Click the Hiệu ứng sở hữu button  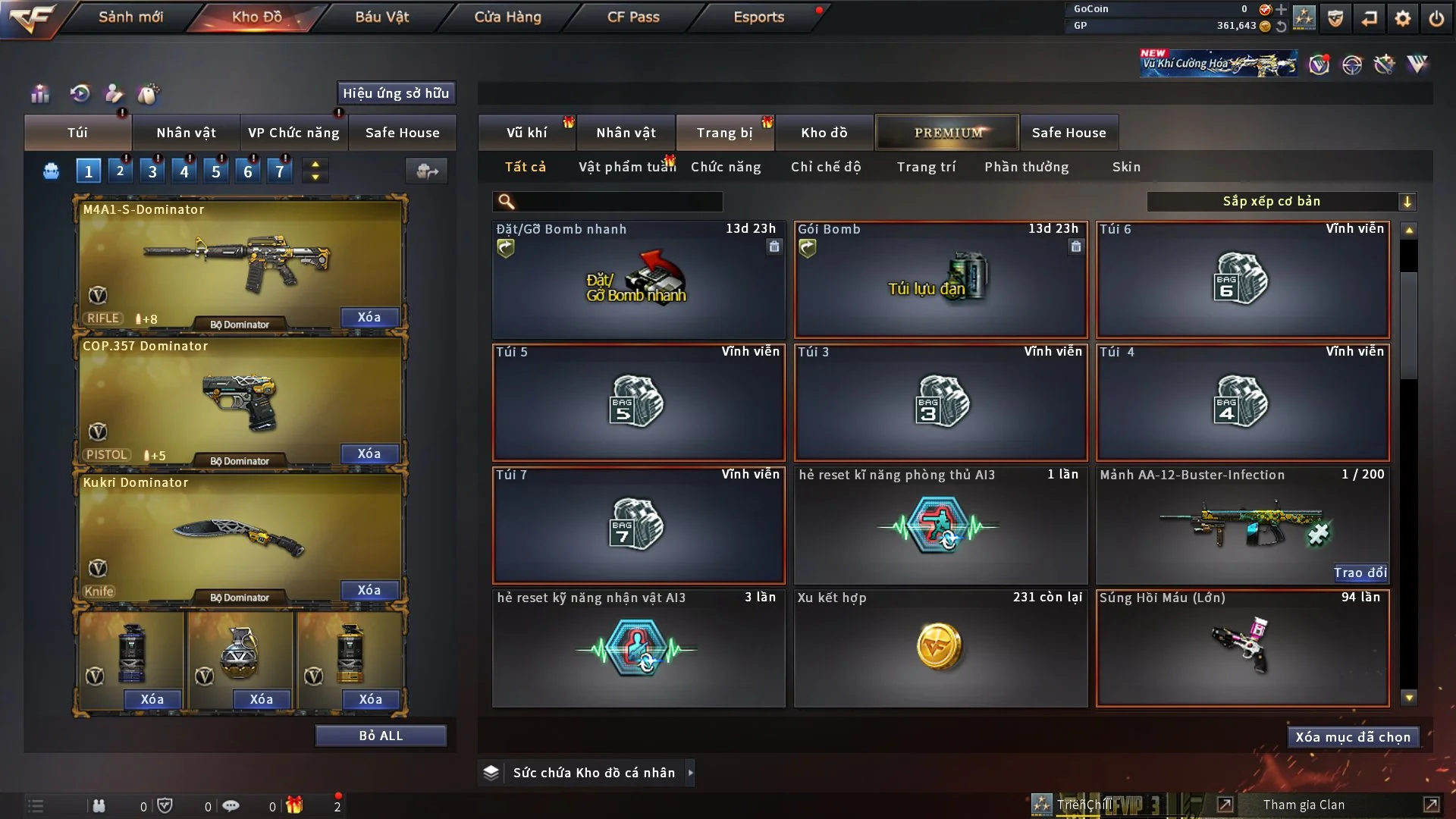(x=396, y=93)
